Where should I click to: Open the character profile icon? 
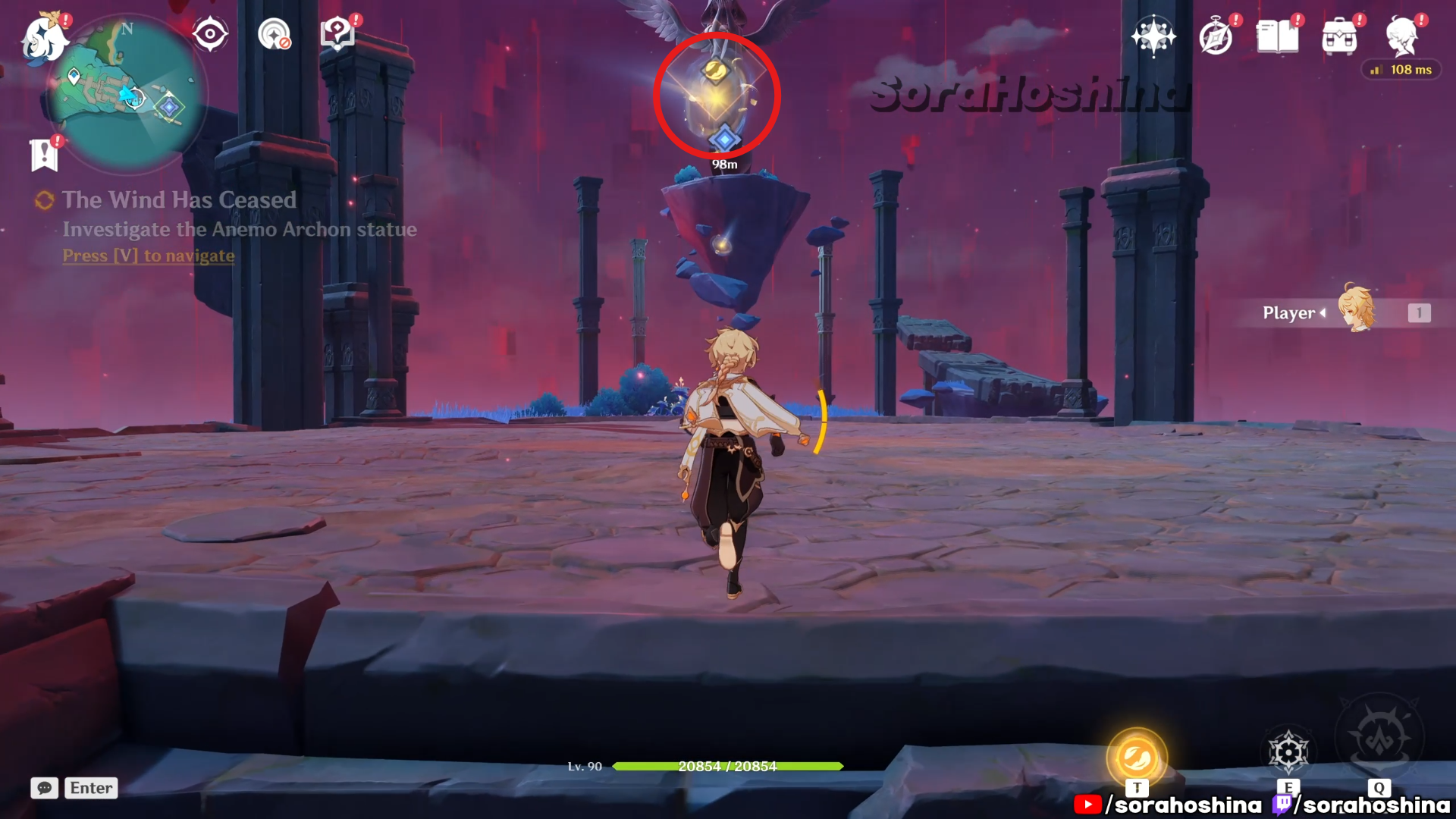(x=1401, y=36)
